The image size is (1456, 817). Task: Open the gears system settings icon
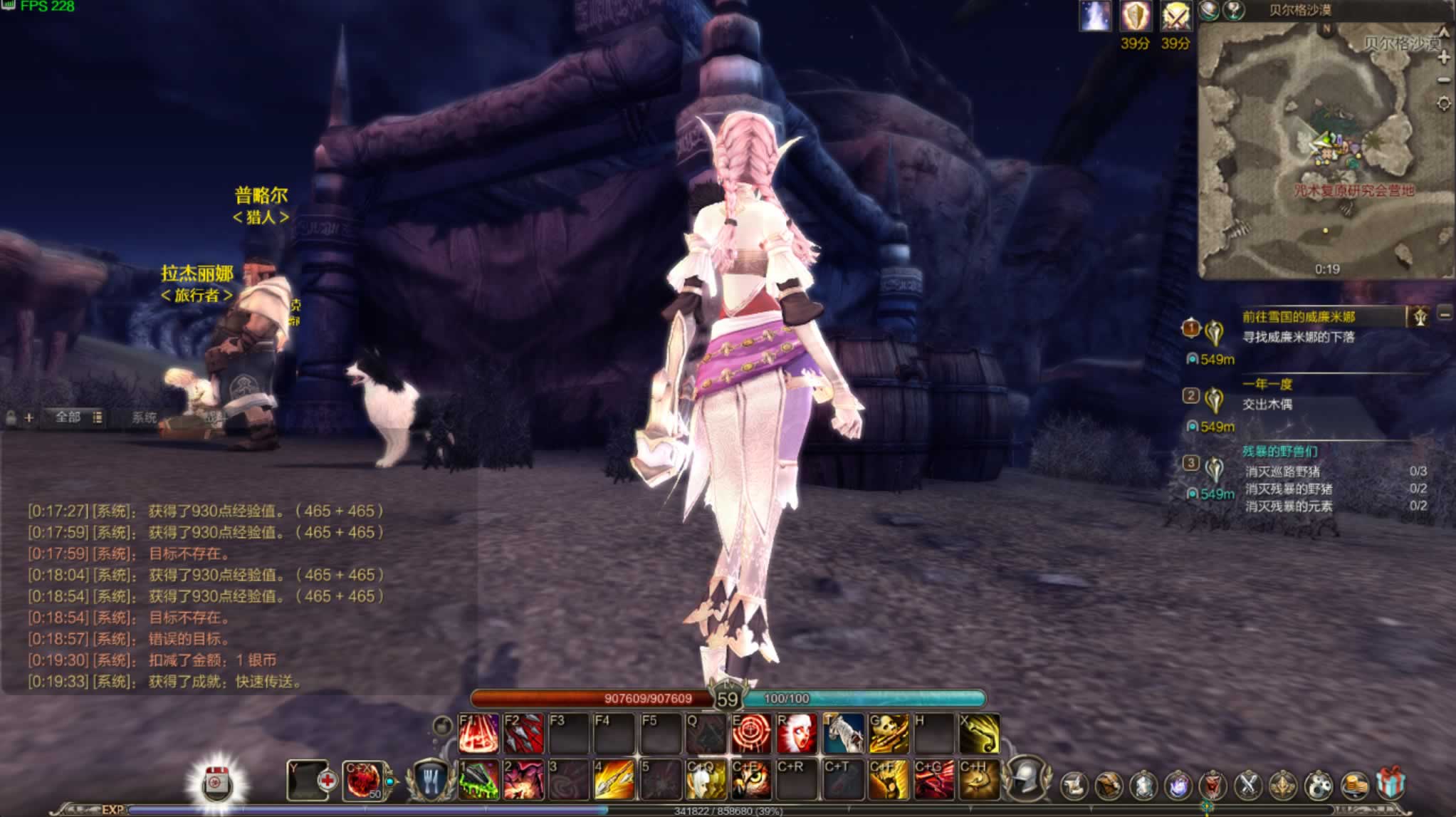1318,785
